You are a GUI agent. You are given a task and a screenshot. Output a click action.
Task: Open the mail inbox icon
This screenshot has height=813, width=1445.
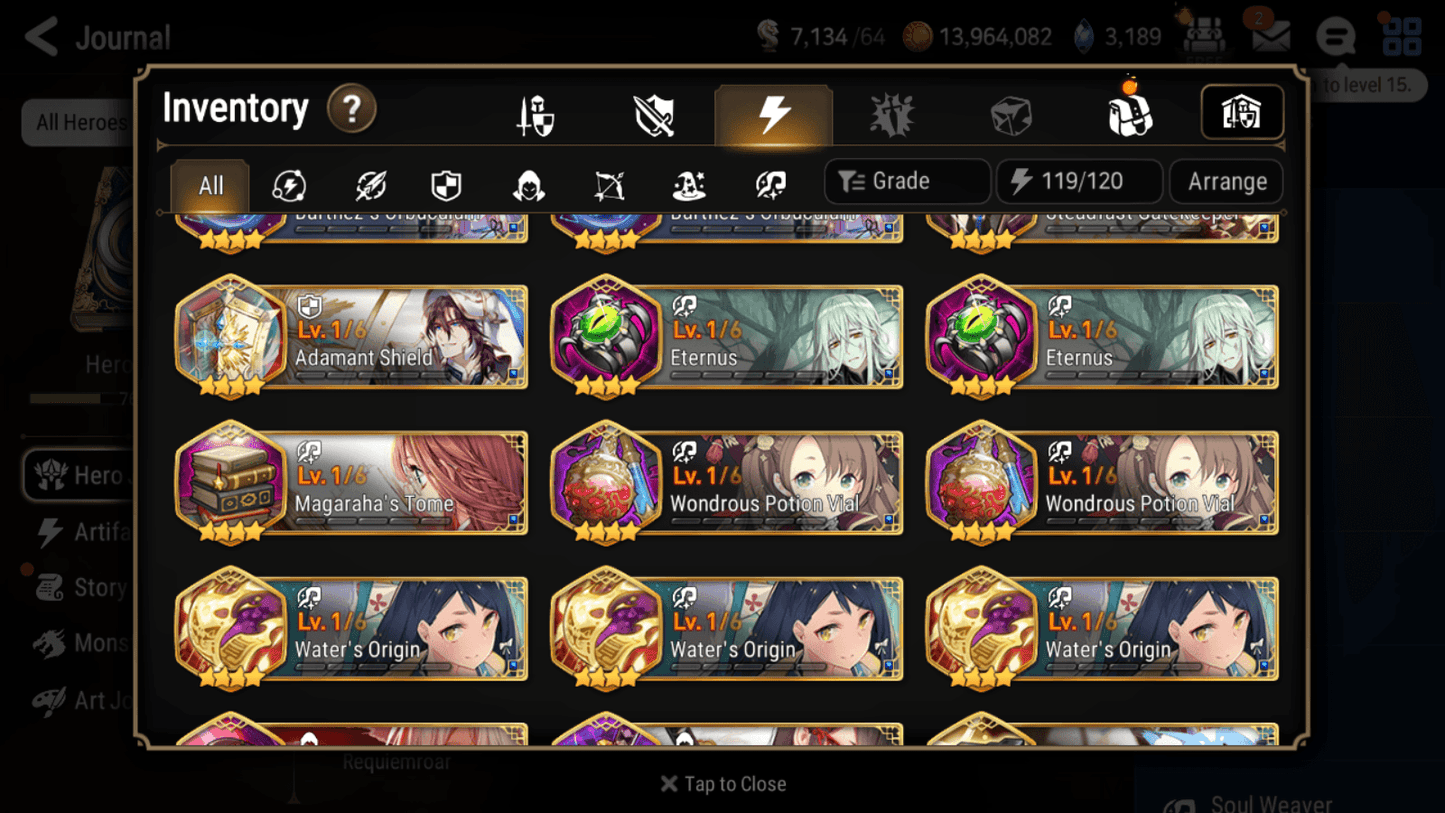1270,36
